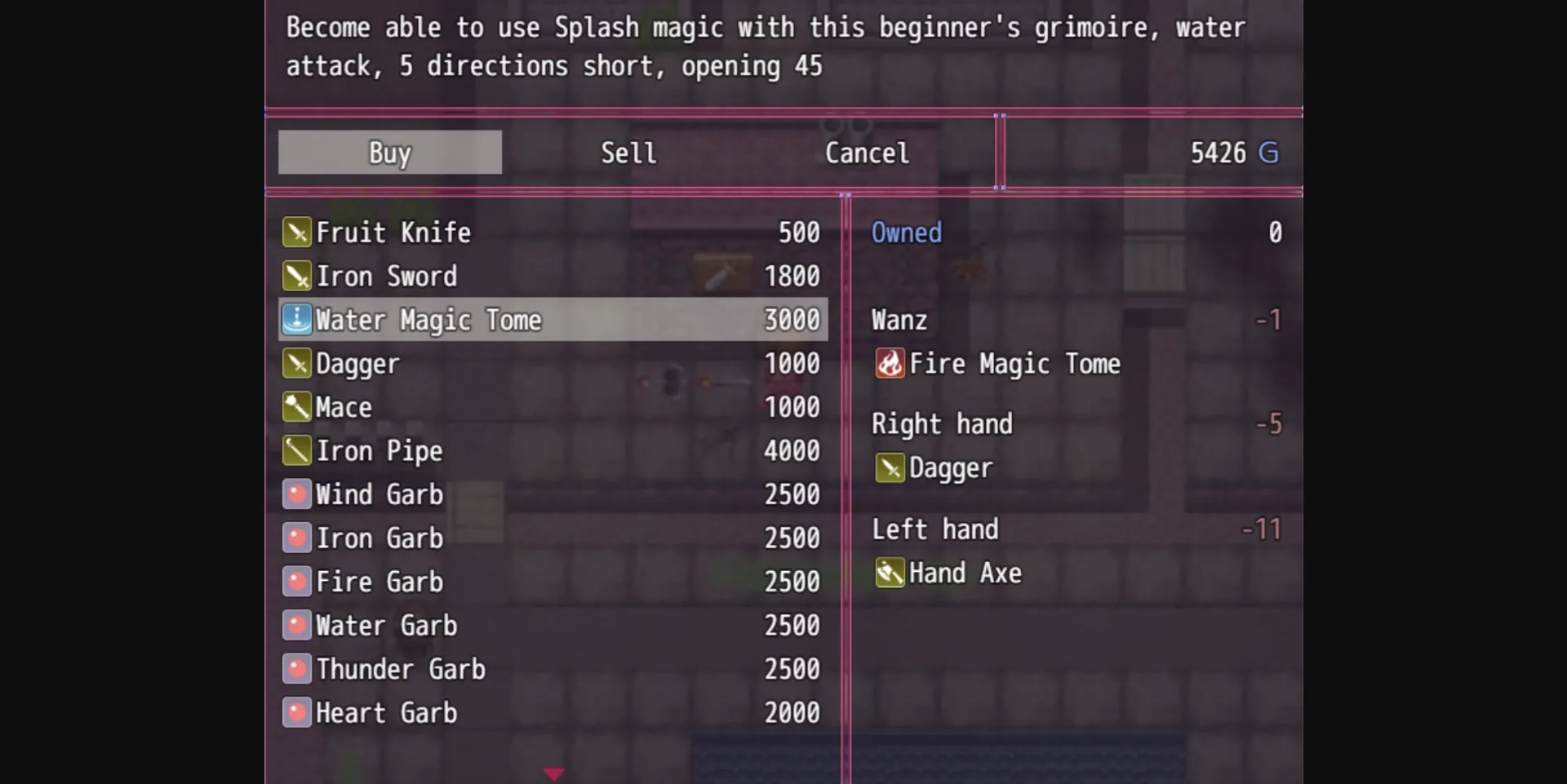Switch to the Sell tab
1567x784 pixels.
[628, 153]
